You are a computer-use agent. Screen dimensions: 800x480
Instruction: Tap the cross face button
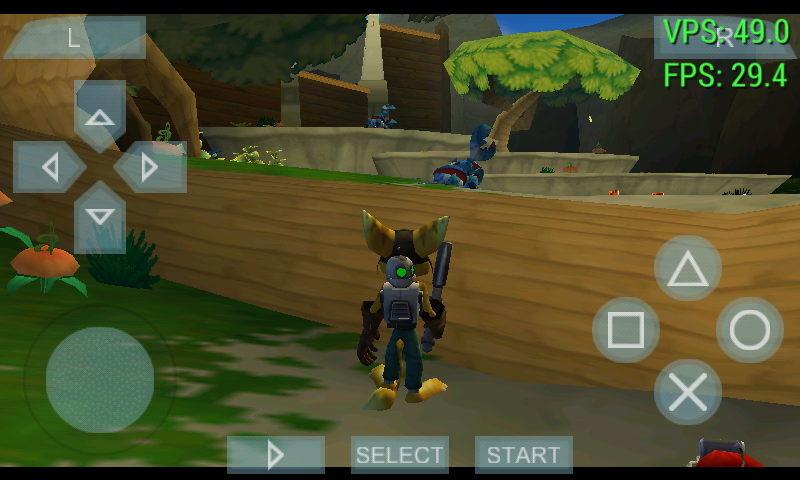(x=688, y=392)
